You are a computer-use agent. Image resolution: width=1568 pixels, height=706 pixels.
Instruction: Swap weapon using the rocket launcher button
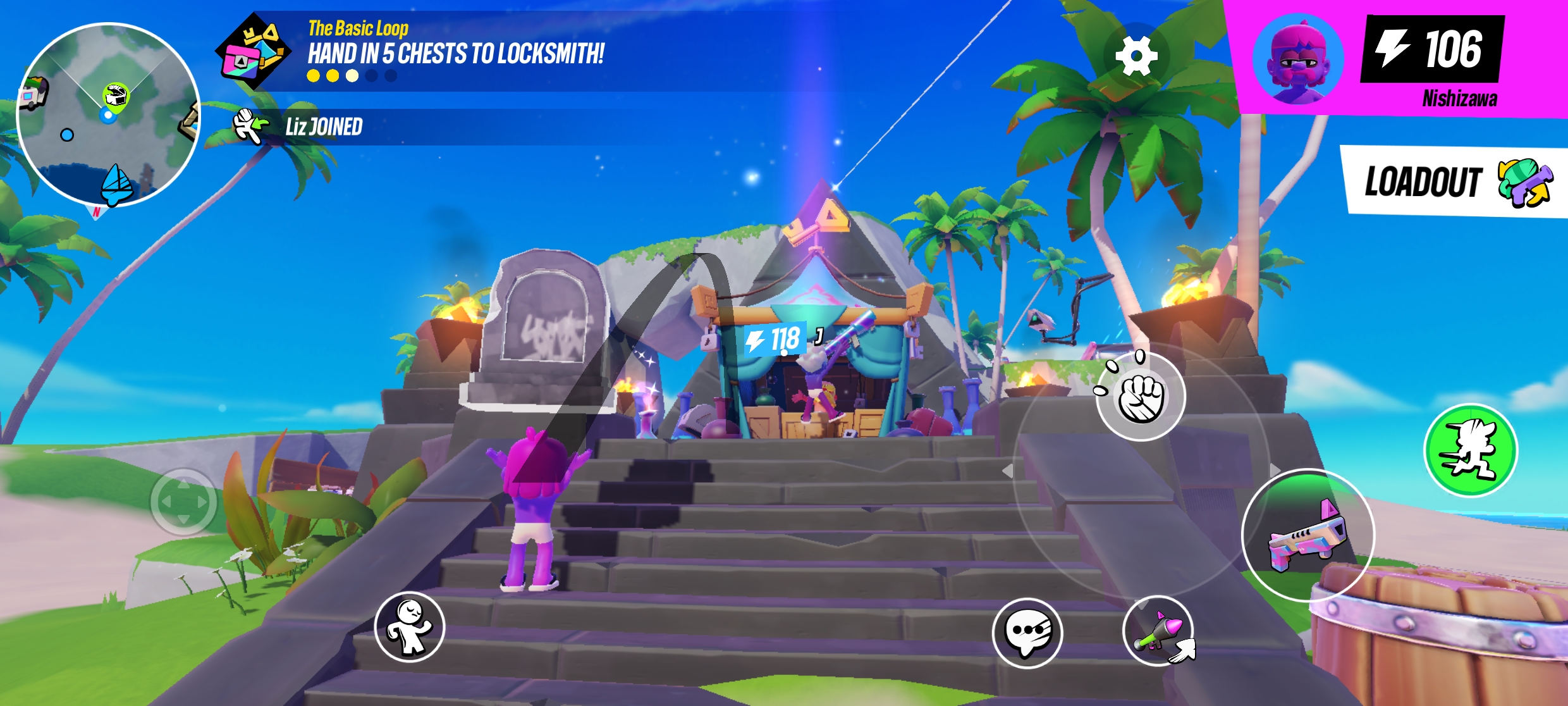click(1157, 631)
